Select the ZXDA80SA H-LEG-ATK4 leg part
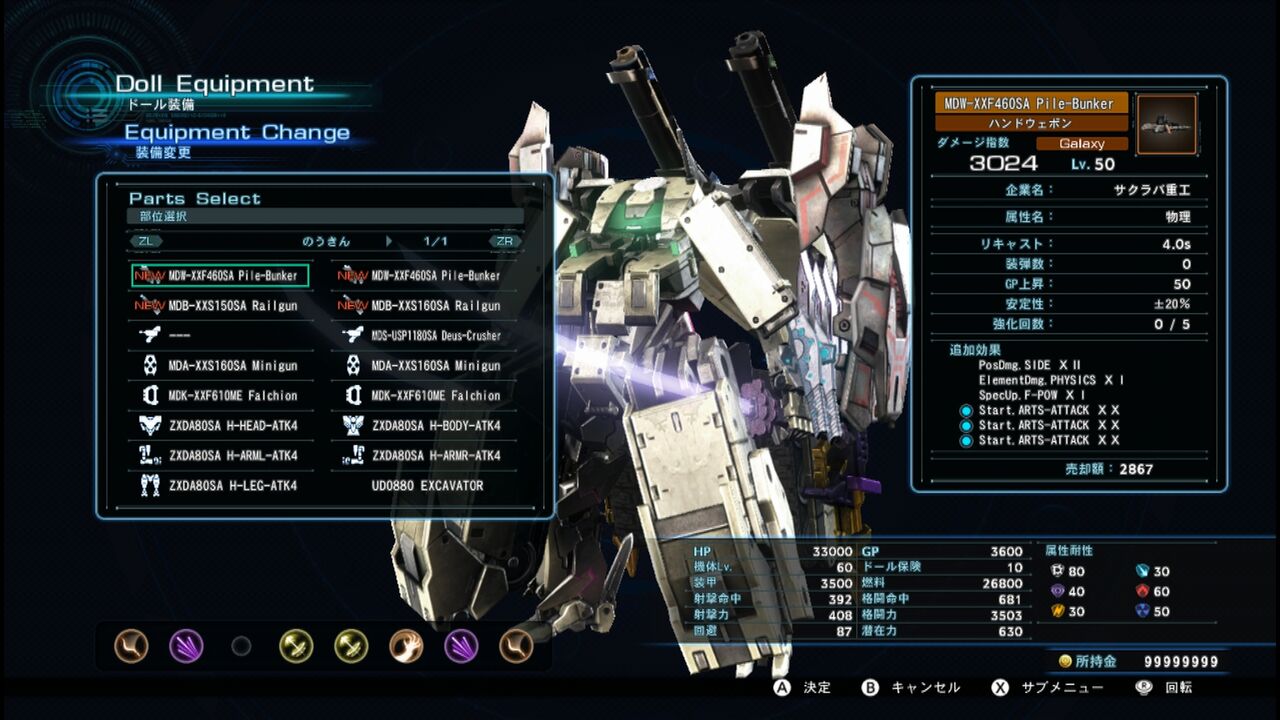This screenshot has width=1280, height=720. point(220,485)
